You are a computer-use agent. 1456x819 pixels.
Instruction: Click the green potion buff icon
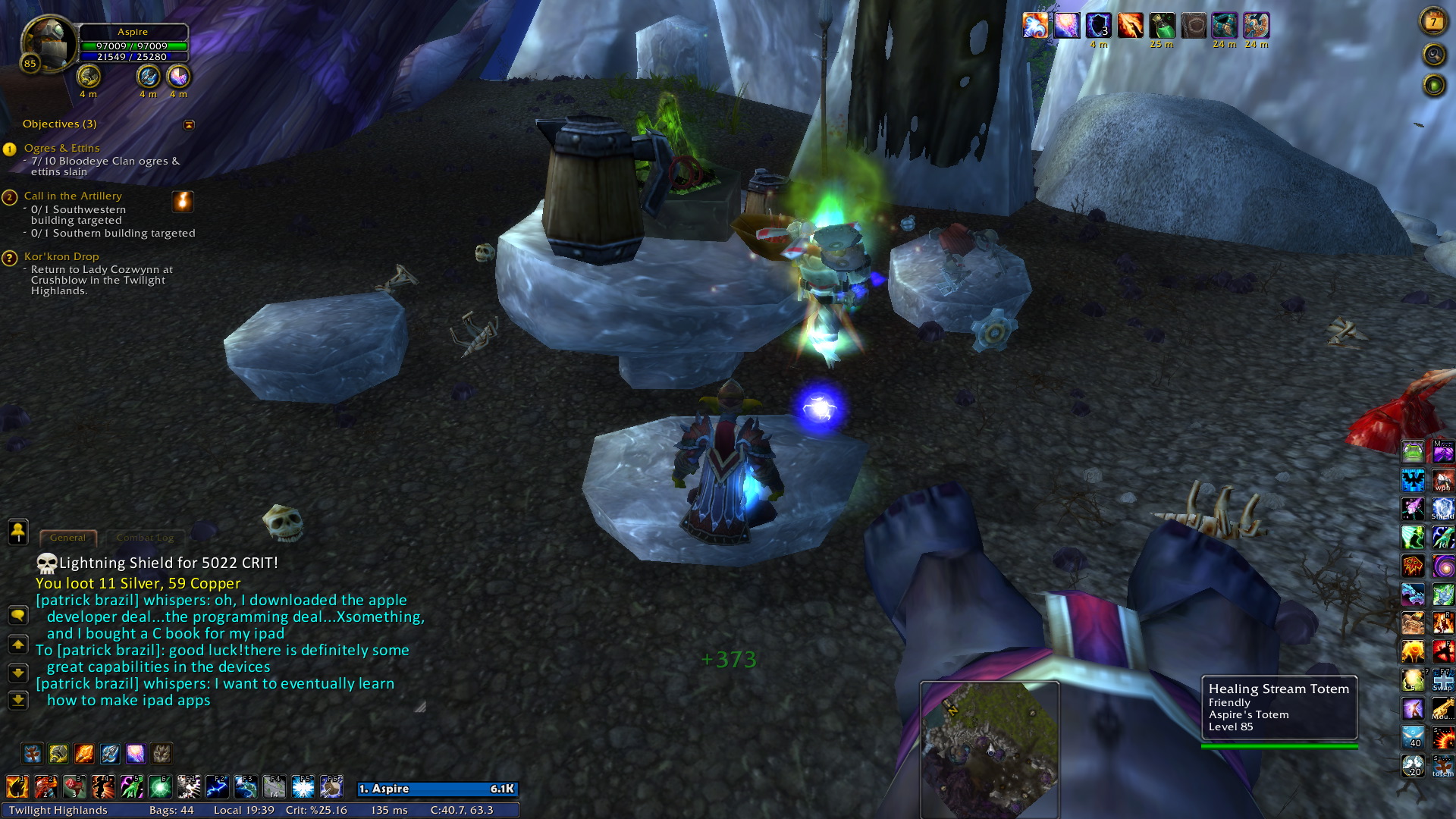click(x=1162, y=26)
